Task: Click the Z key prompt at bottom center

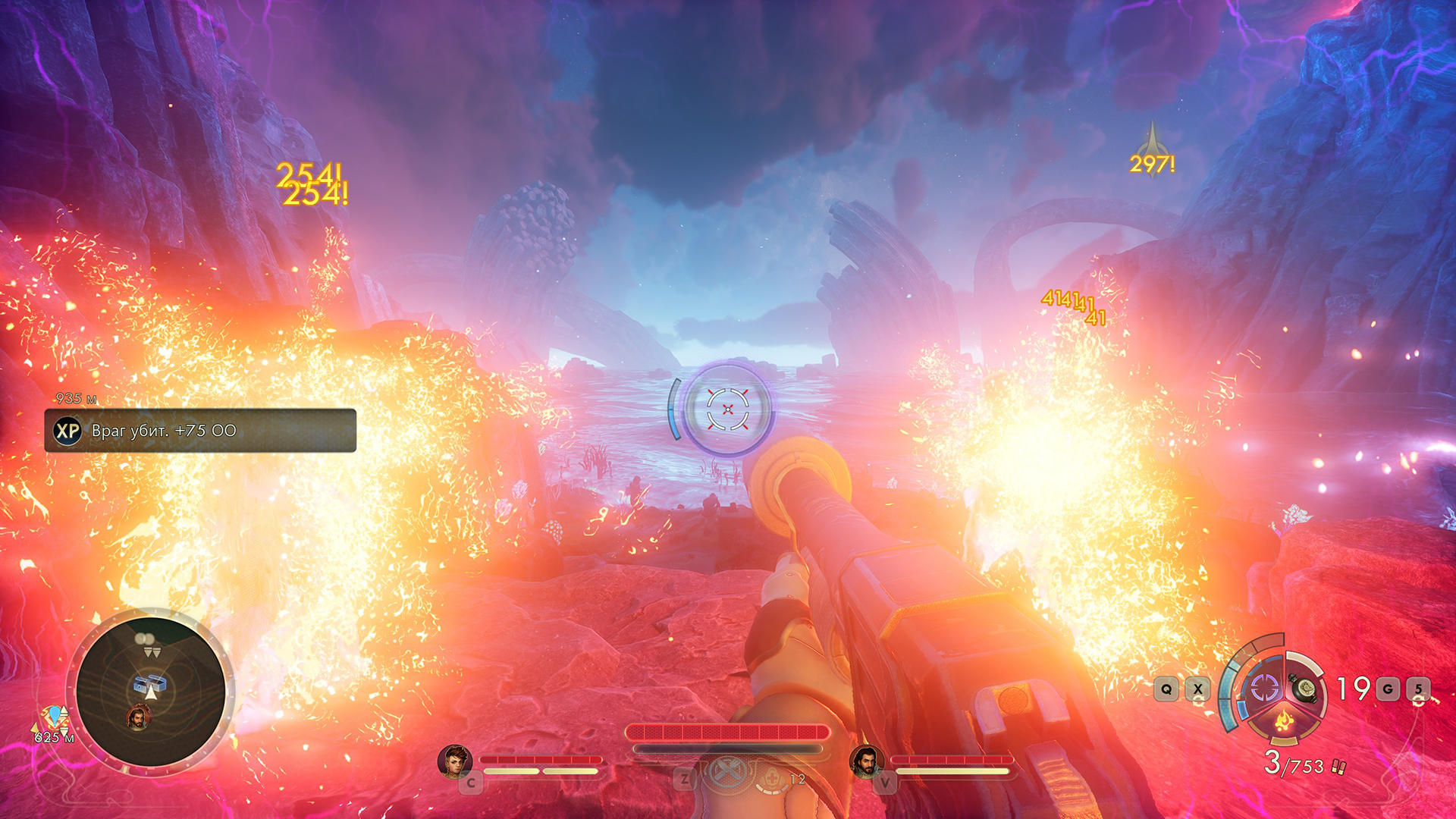Action: 684,779
